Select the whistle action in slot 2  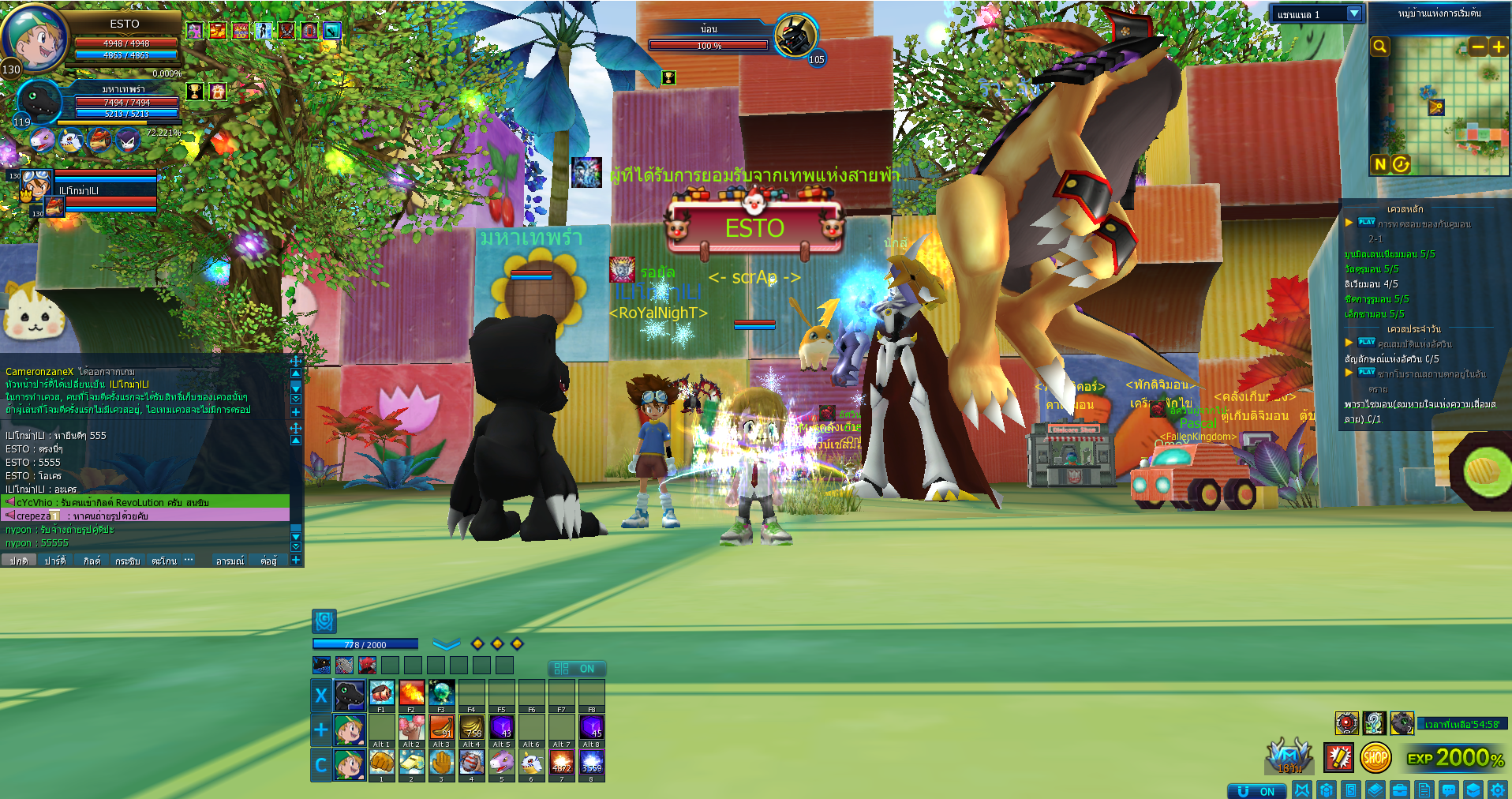point(411,762)
